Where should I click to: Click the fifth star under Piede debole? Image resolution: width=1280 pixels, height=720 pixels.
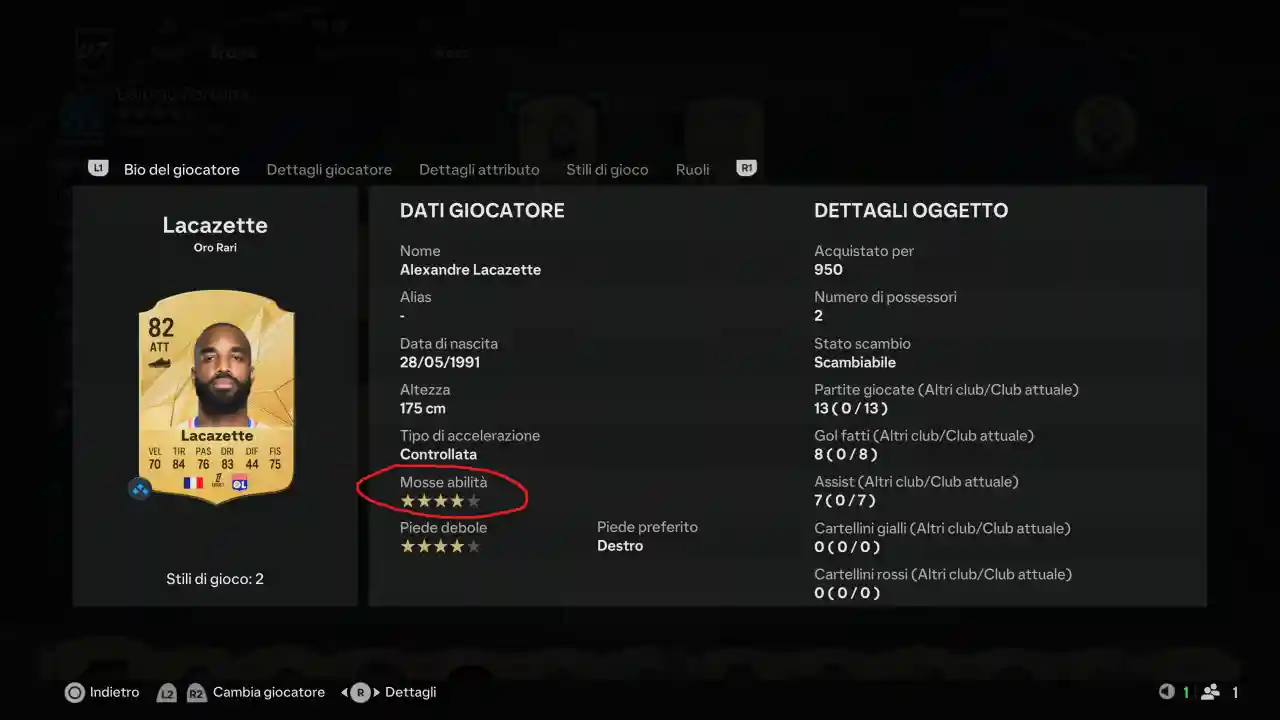(x=472, y=546)
